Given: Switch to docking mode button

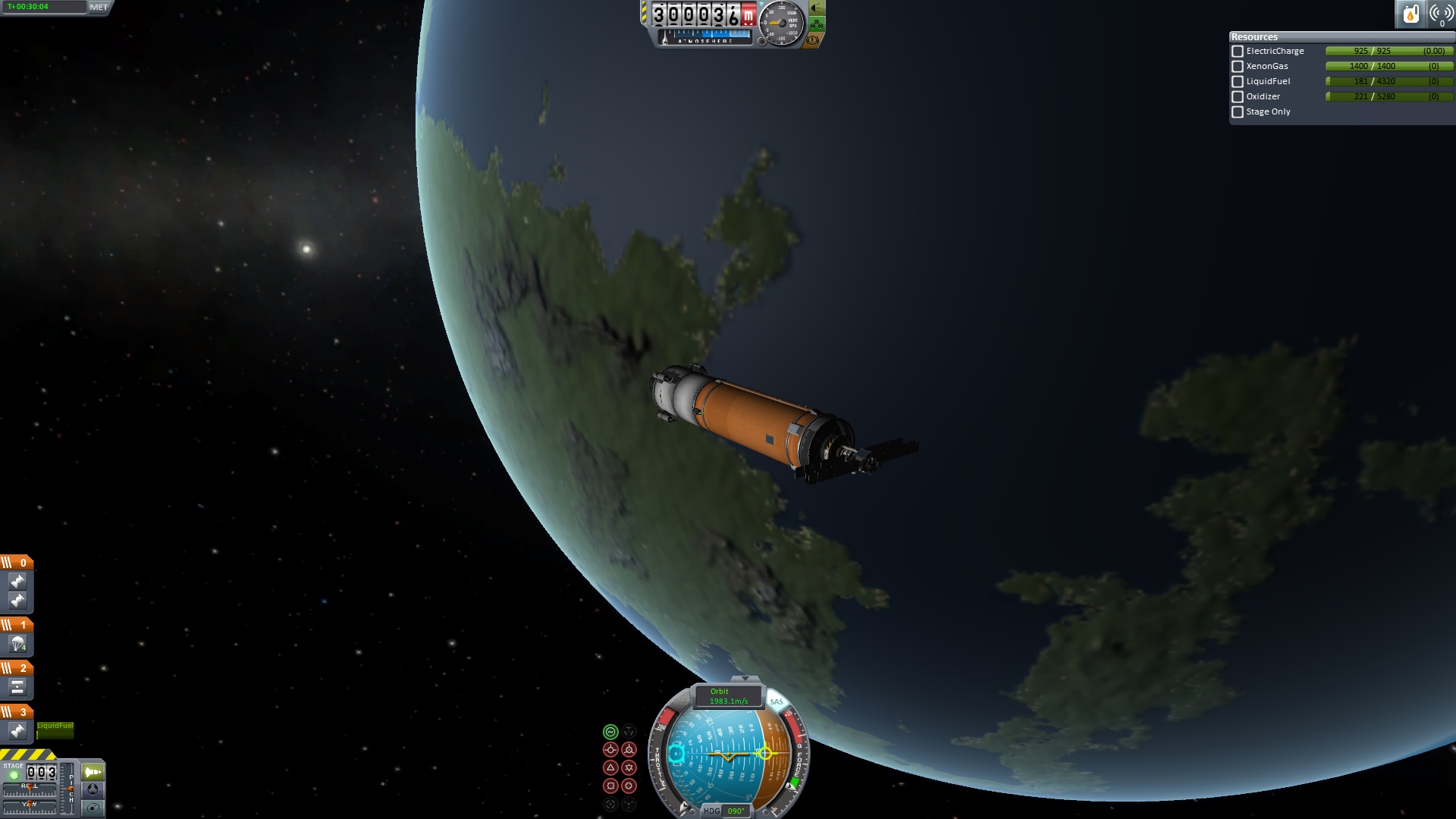Looking at the screenshot, I should [93, 789].
